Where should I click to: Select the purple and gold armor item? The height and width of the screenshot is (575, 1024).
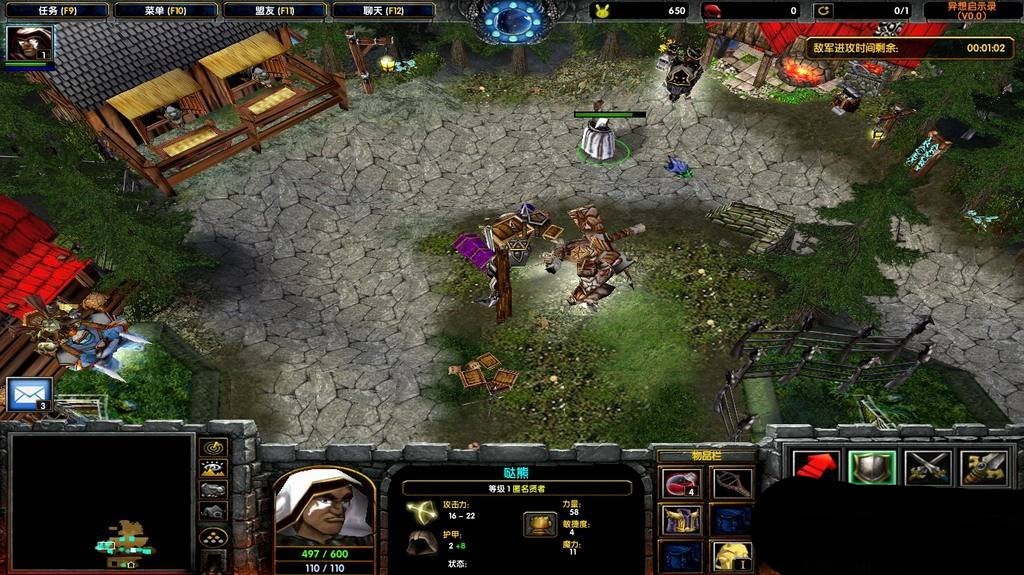(x=680, y=520)
